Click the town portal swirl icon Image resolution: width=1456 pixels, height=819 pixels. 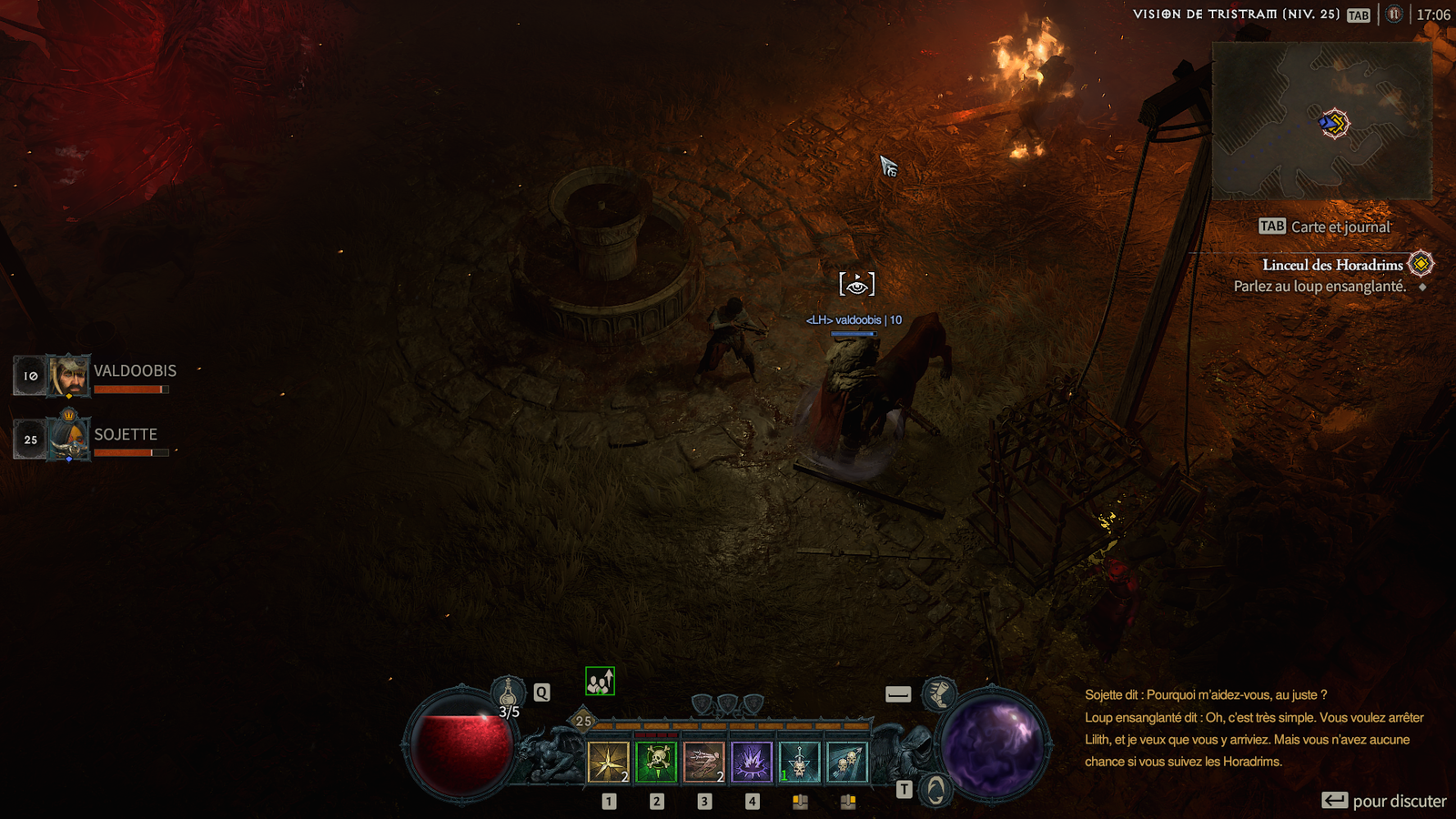(935, 789)
